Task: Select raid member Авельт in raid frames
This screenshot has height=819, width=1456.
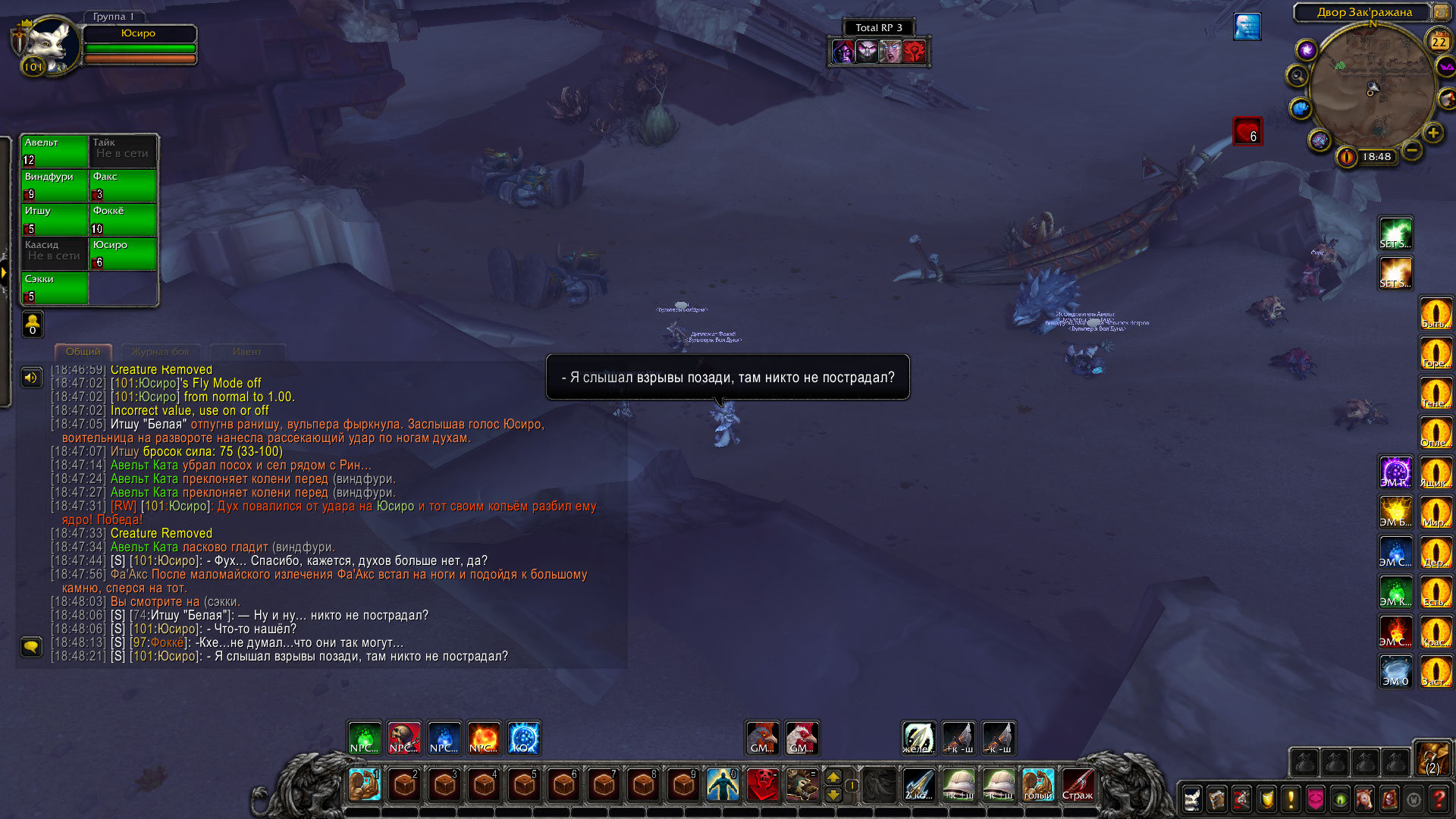Action: pos(55,151)
